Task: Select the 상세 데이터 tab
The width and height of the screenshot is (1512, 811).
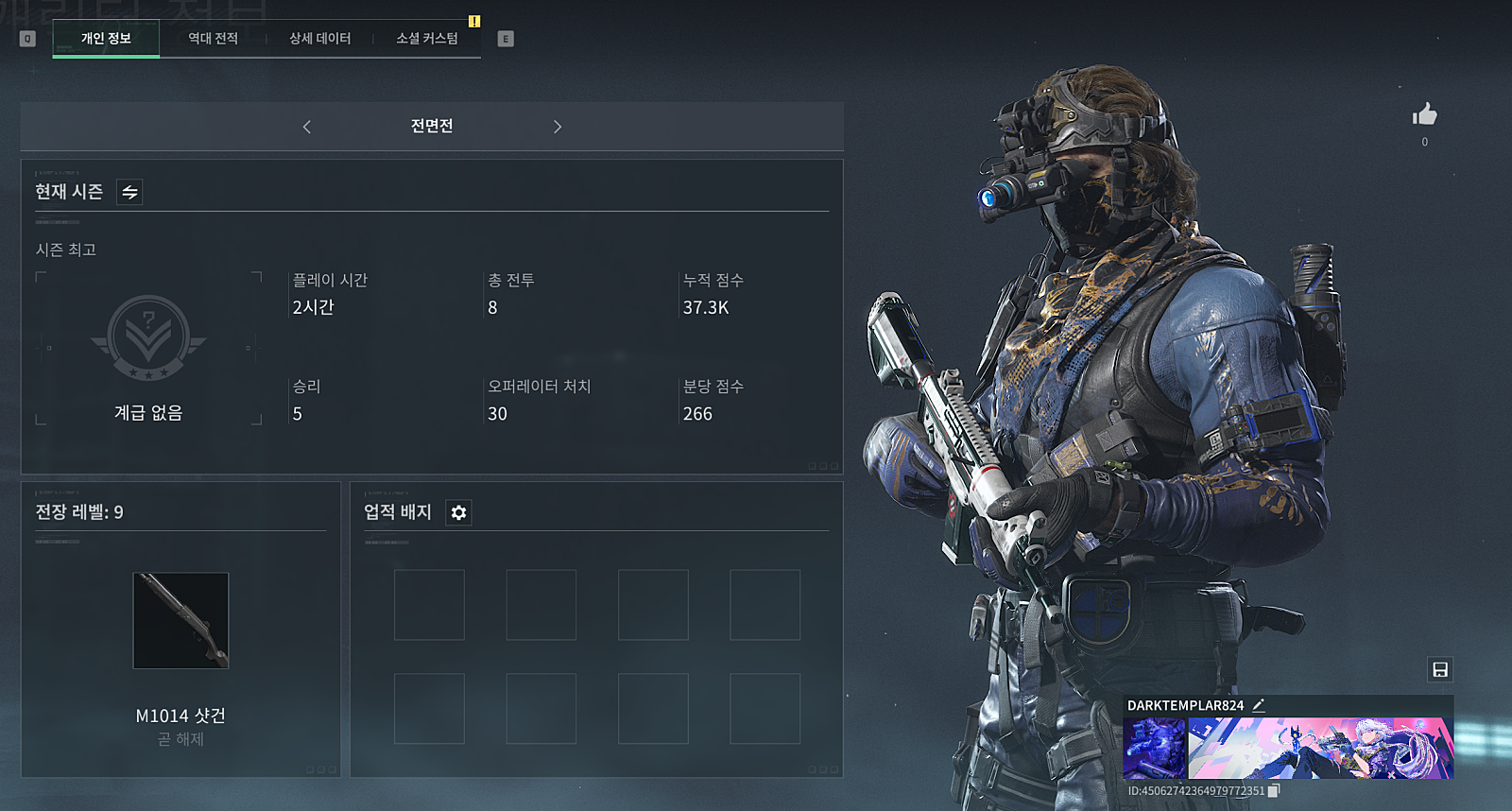Action: [319, 39]
